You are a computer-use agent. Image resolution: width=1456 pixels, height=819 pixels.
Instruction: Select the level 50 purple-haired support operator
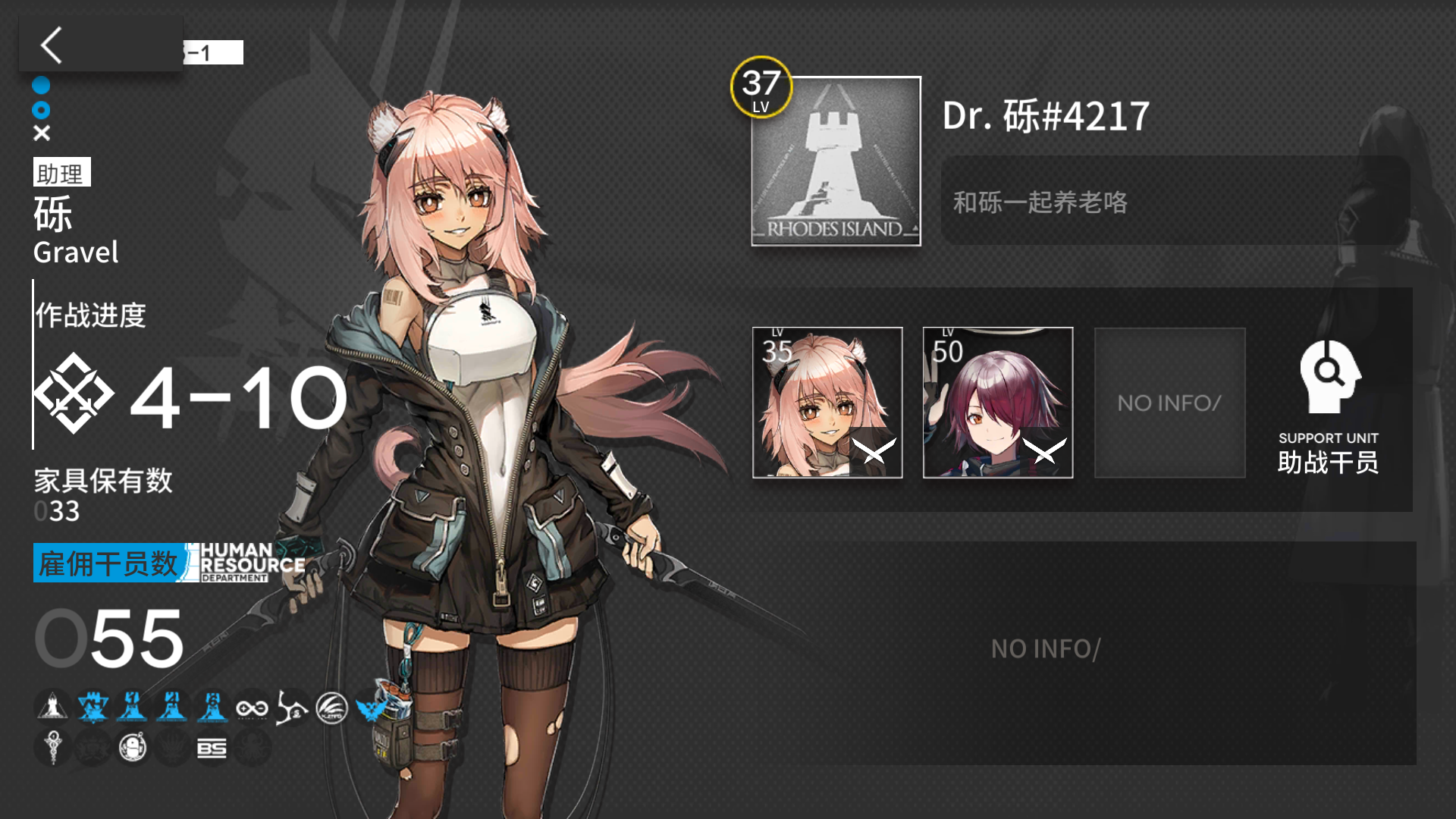click(997, 403)
